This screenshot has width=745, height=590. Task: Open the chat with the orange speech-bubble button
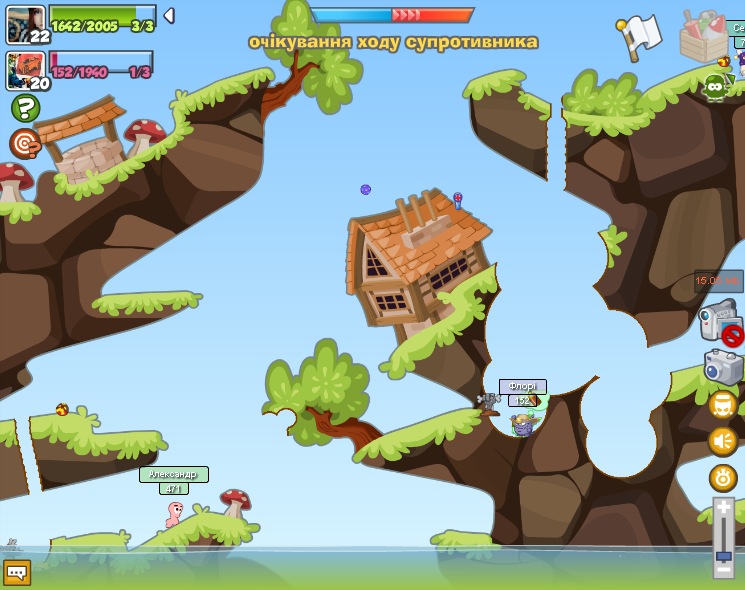[x=17, y=572]
